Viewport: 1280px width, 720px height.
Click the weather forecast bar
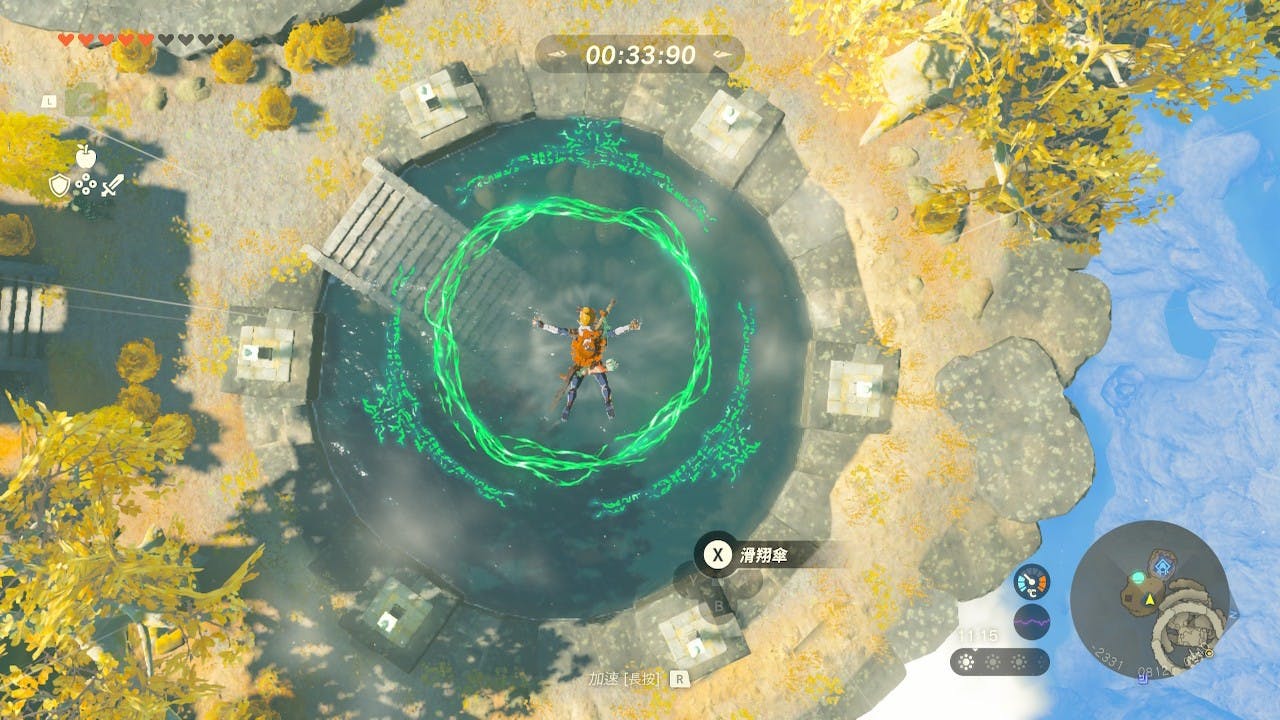pos(999,662)
